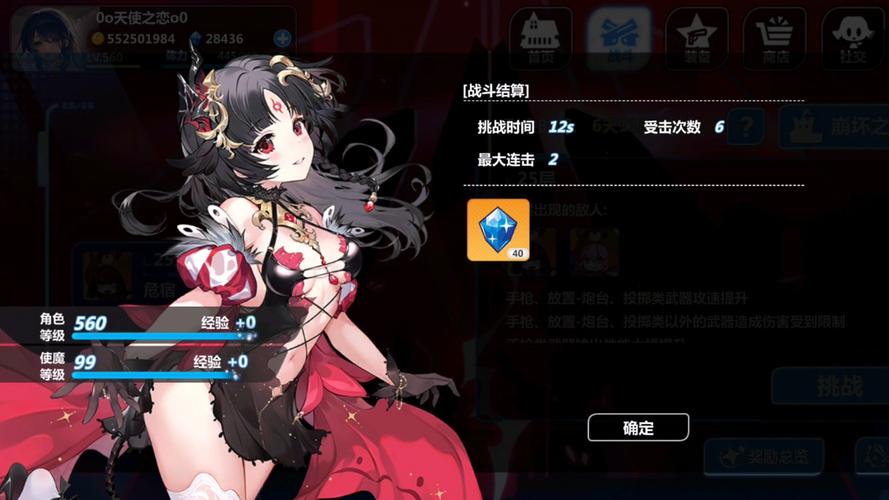Open the 社交 social tab
The width and height of the screenshot is (889, 500).
[853, 39]
